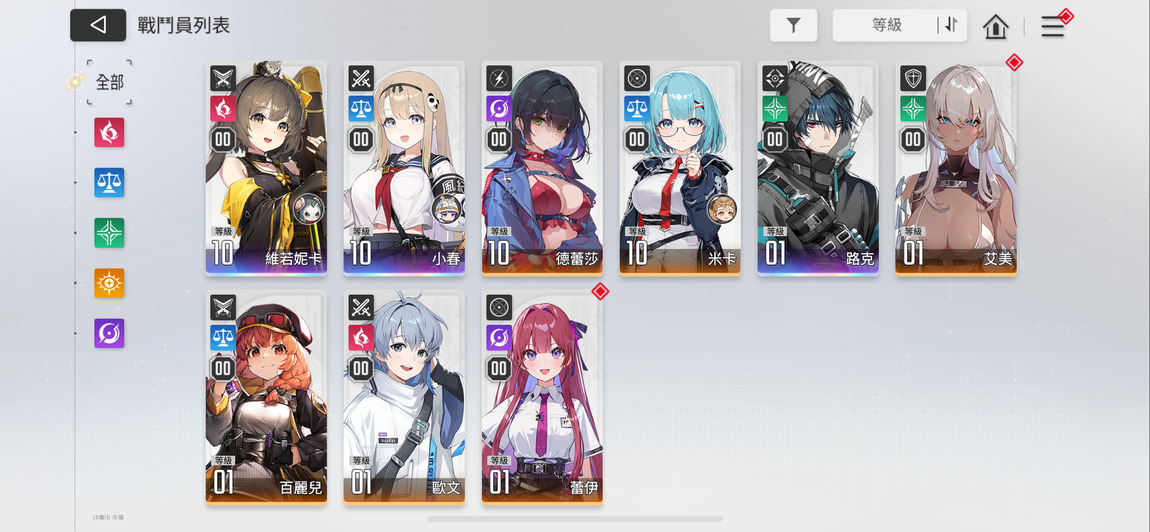Open the hamburger main menu
Screen dimensions: 1150x532
pyautogui.click(x=1053, y=27)
